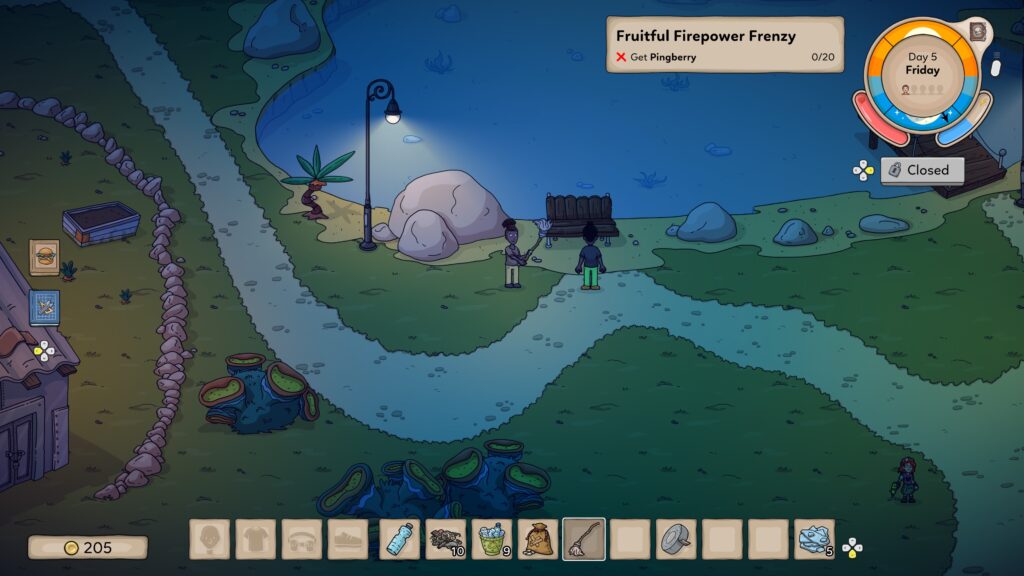
Task: Open the blue blueprint crafting book
Action: [44, 307]
